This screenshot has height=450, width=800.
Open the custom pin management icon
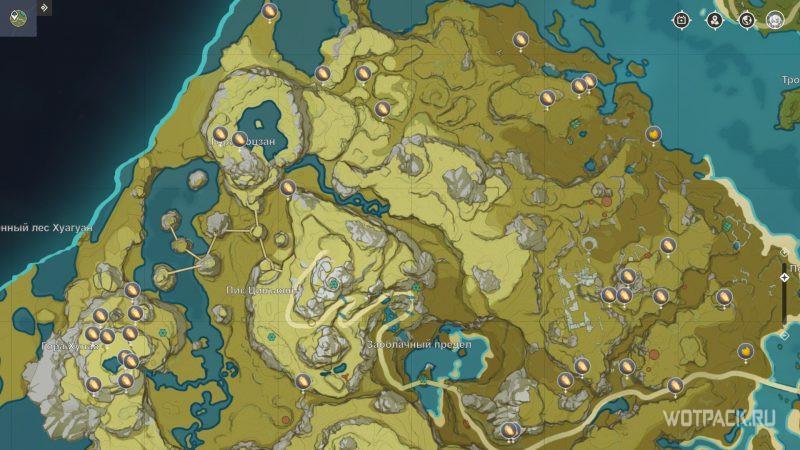click(x=715, y=20)
